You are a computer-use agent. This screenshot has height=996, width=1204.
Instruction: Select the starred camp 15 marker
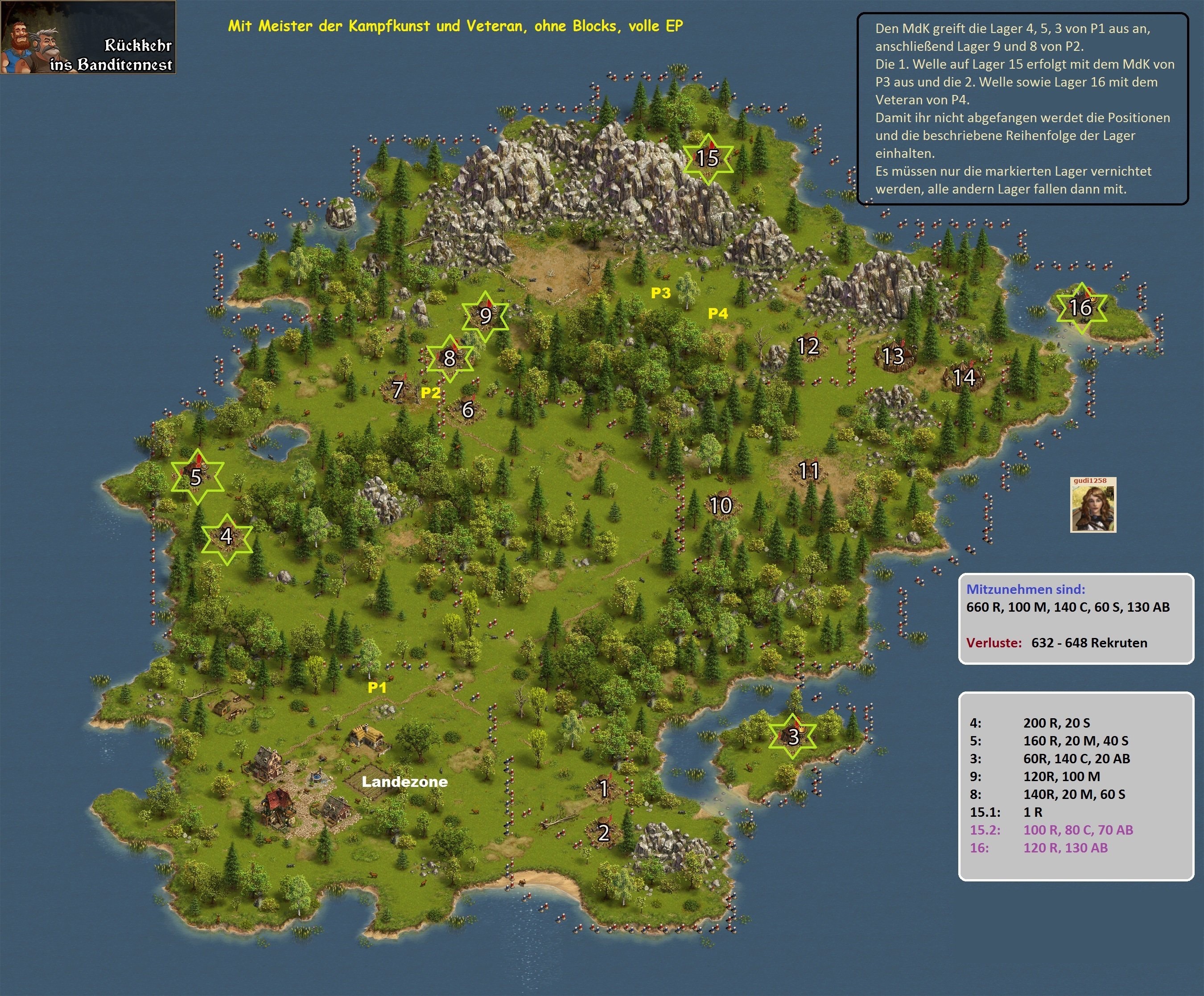click(708, 158)
